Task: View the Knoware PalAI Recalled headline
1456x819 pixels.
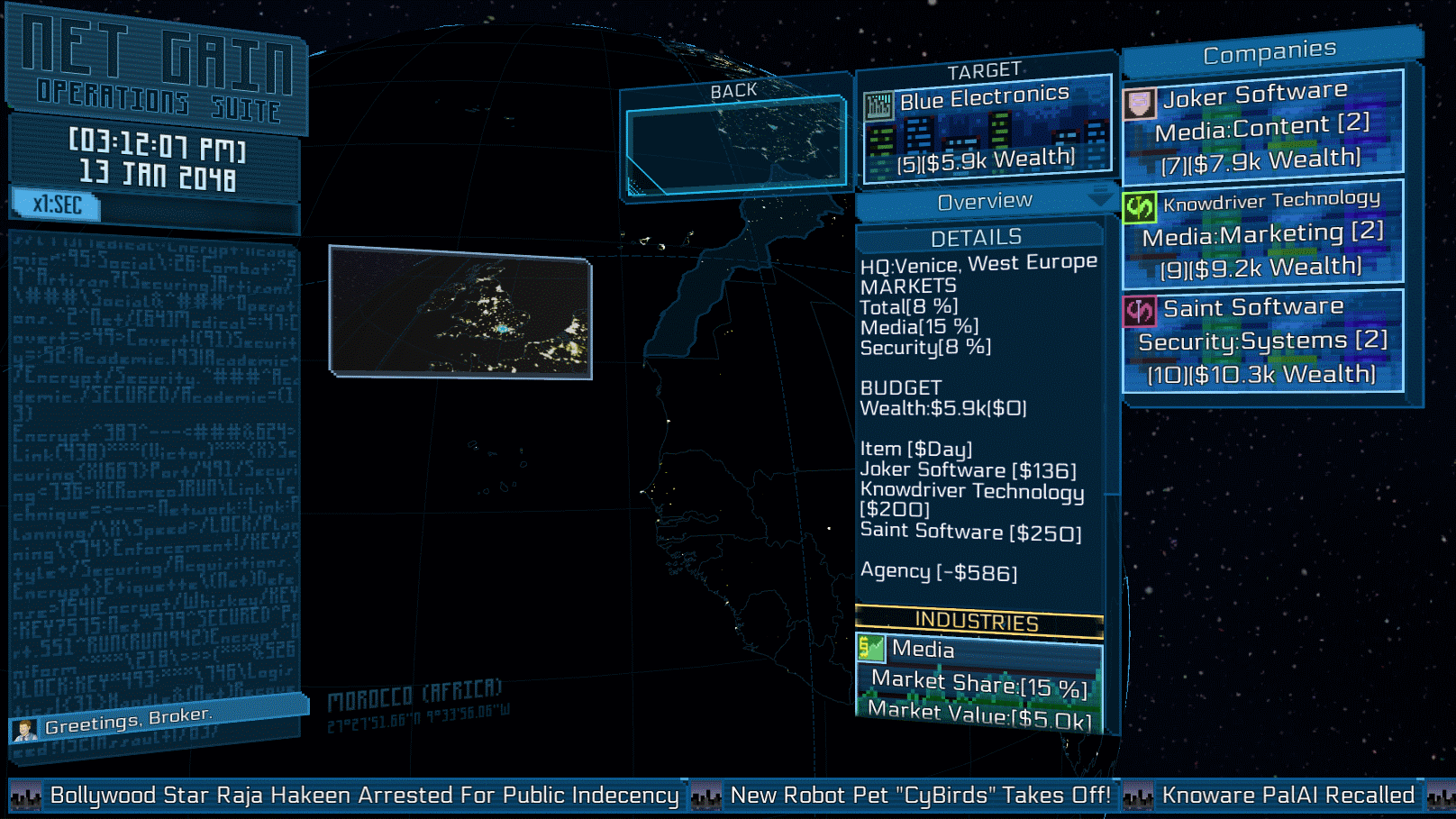Action: (1288, 796)
